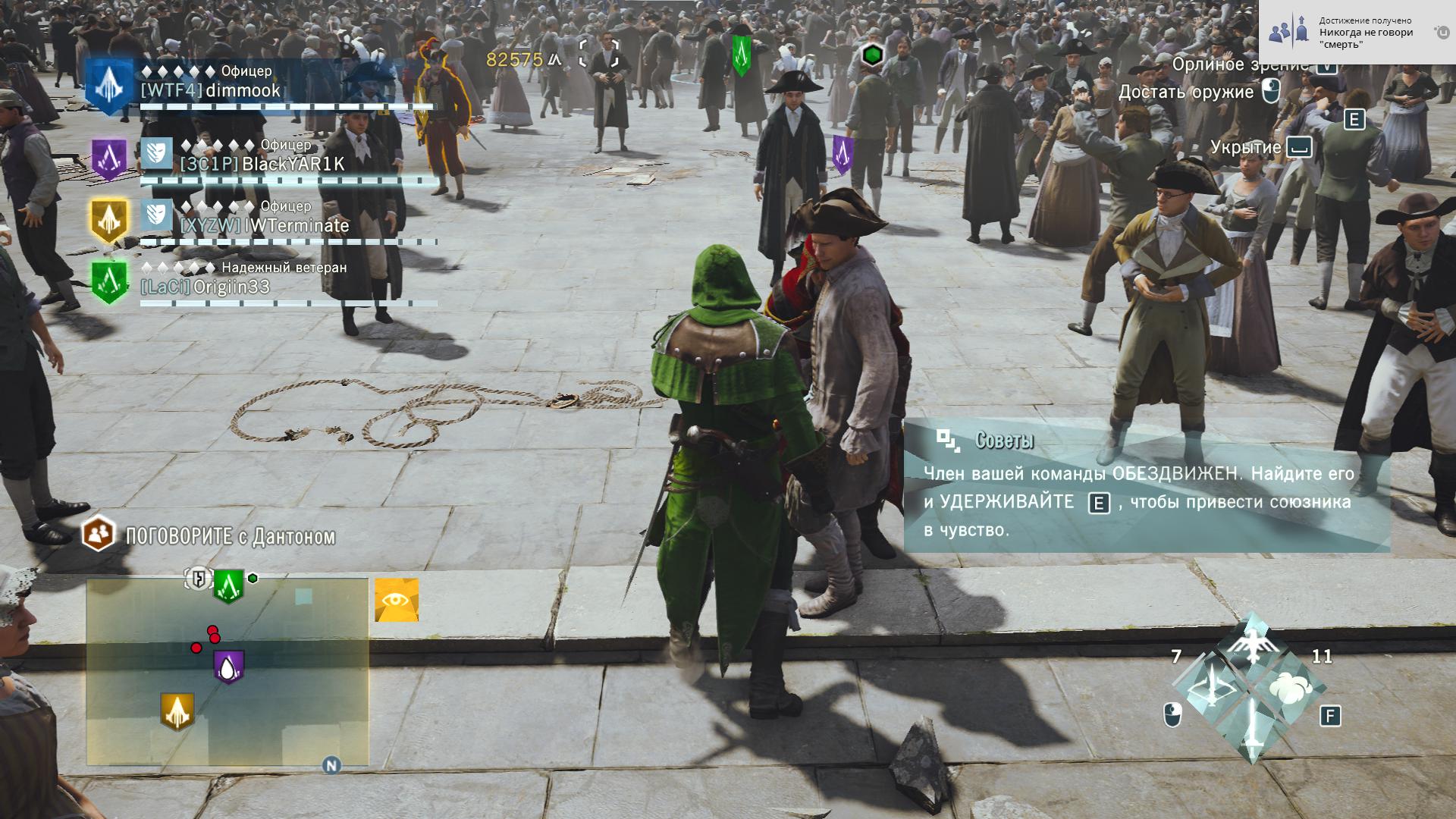Click the "Советы" tips panel
This screenshot has width=1456, height=819.
click(x=1147, y=485)
